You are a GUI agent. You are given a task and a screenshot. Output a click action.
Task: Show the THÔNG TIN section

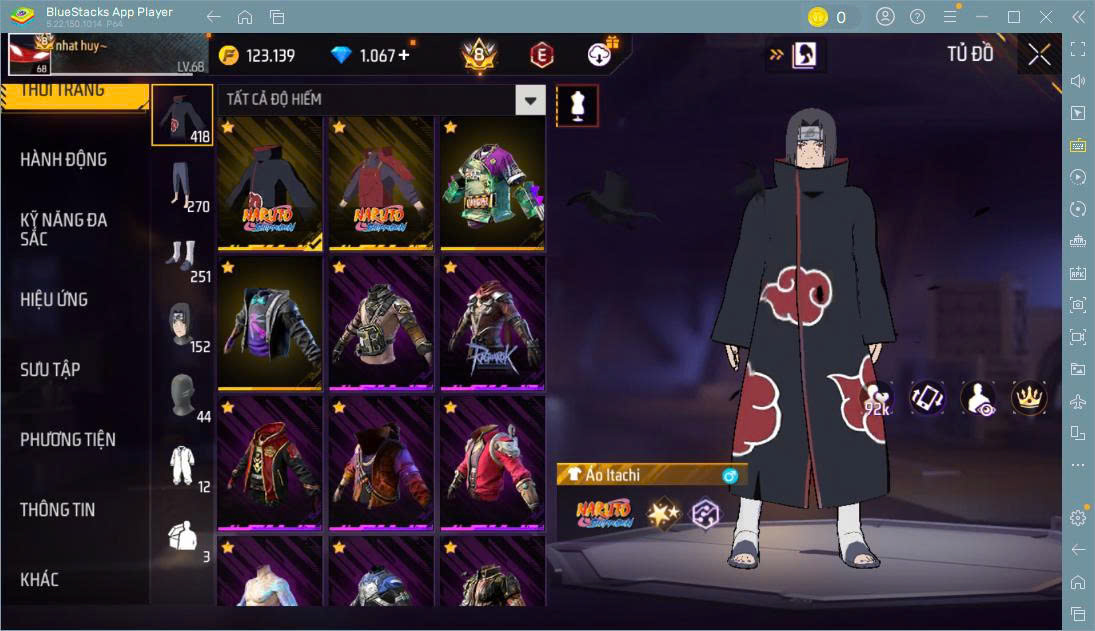[58, 510]
